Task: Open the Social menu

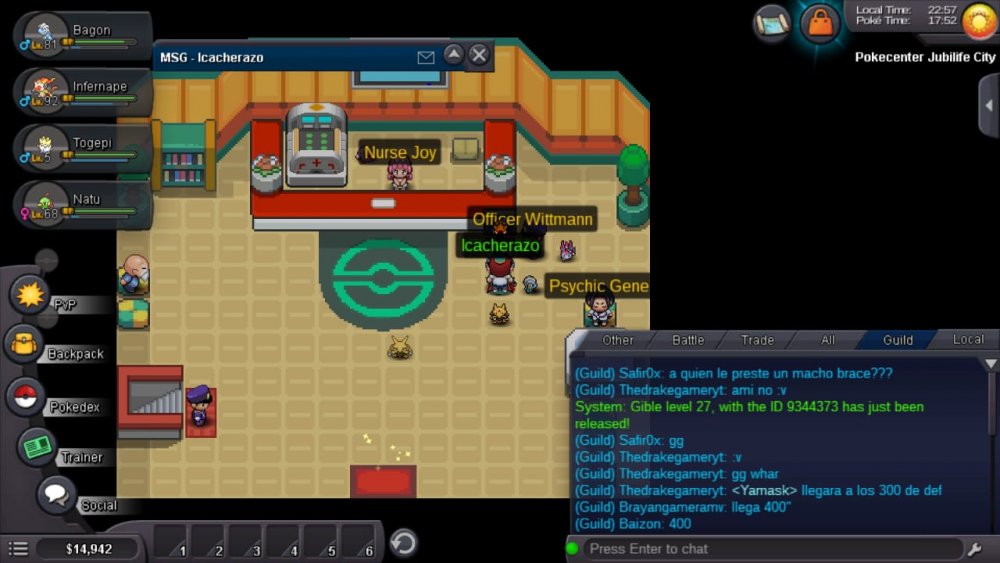Action: point(58,494)
